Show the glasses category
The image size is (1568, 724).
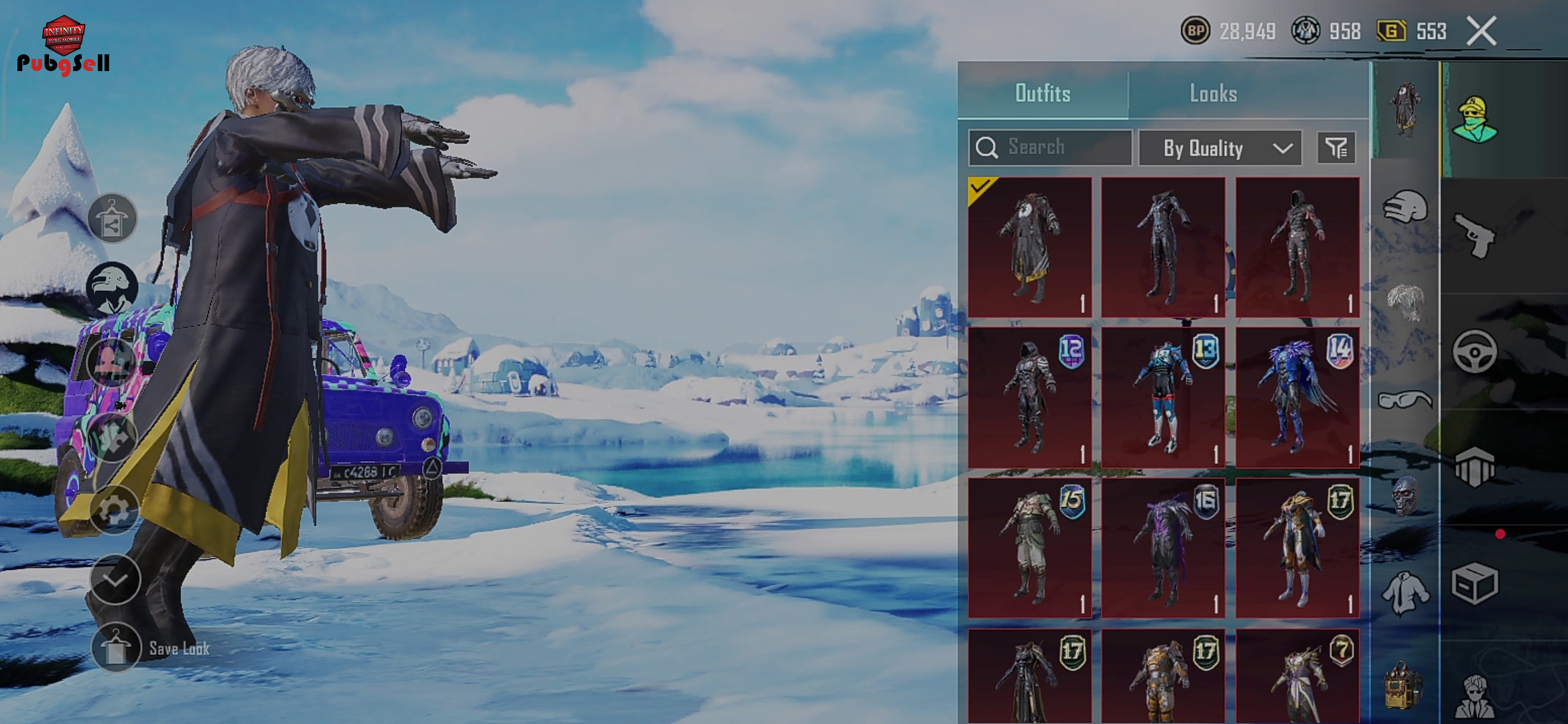point(1405,401)
